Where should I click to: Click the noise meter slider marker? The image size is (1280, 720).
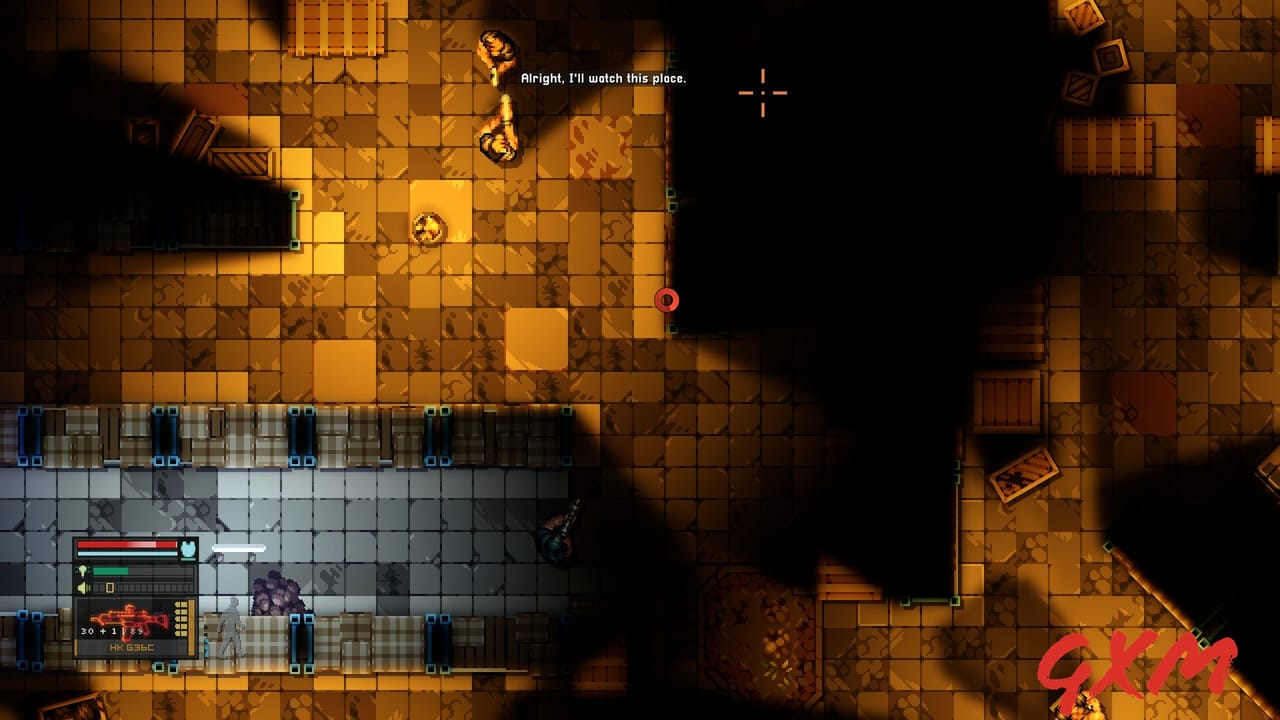tap(110, 587)
